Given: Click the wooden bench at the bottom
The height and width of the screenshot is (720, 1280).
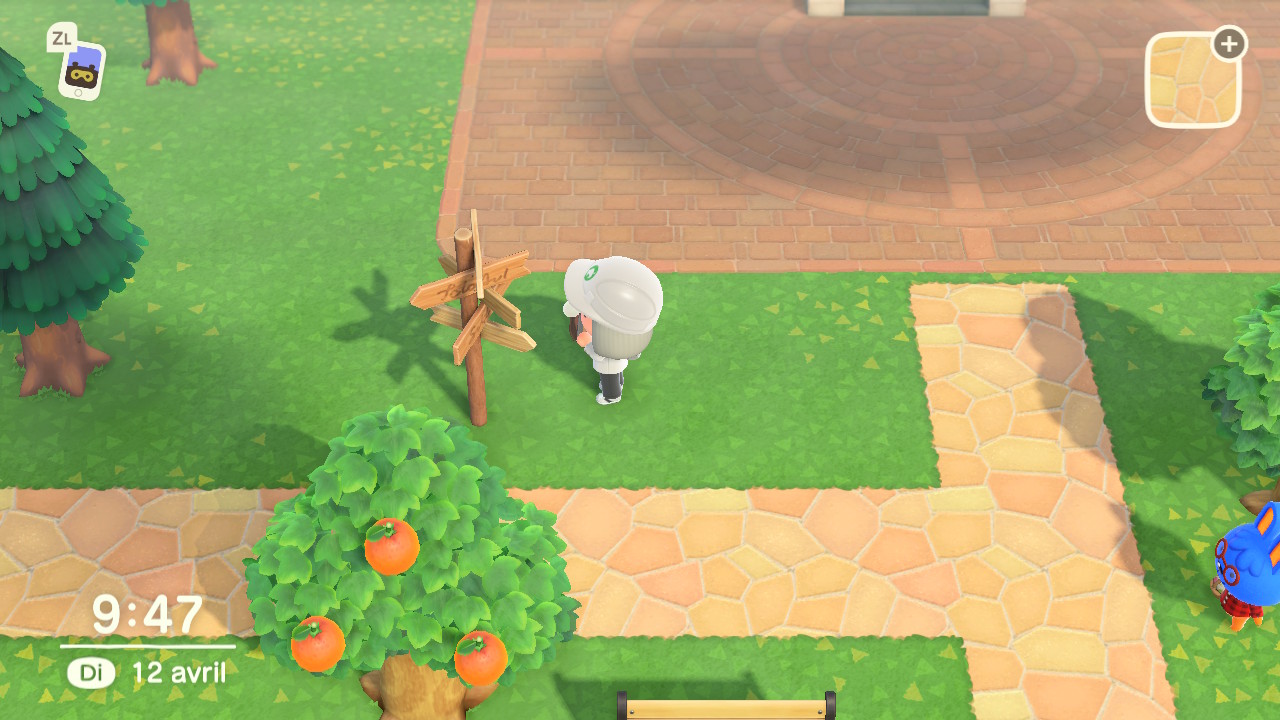Looking at the screenshot, I should tap(728, 712).
